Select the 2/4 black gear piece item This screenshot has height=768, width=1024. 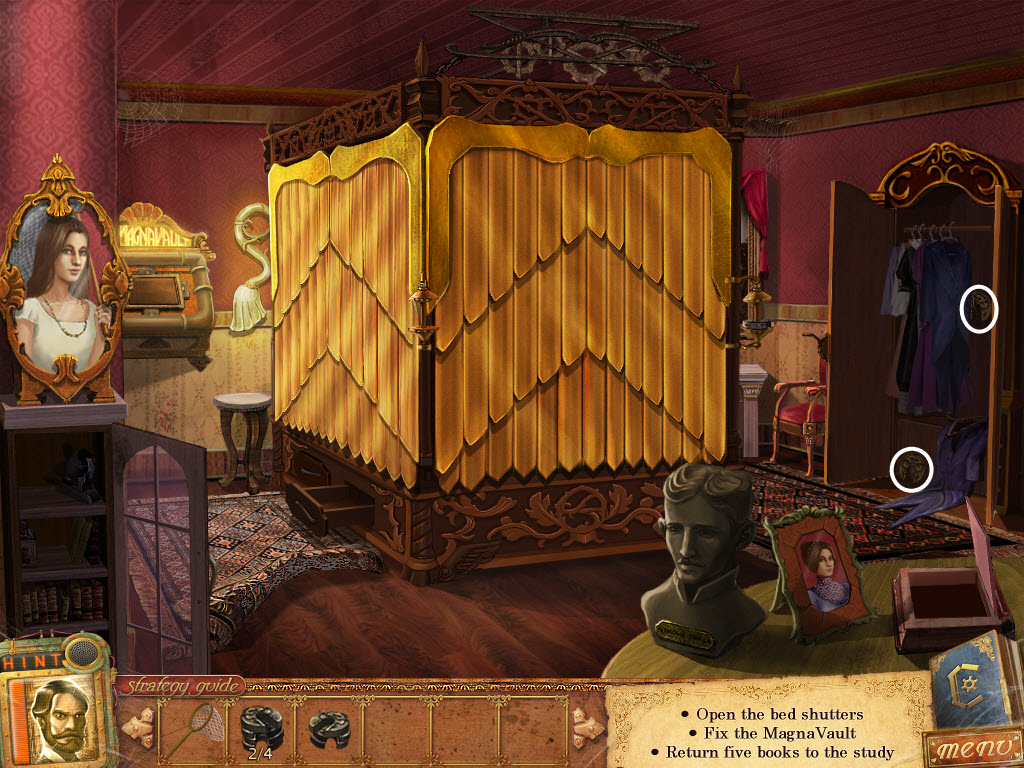pyautogui.click(x=262, y=729)
